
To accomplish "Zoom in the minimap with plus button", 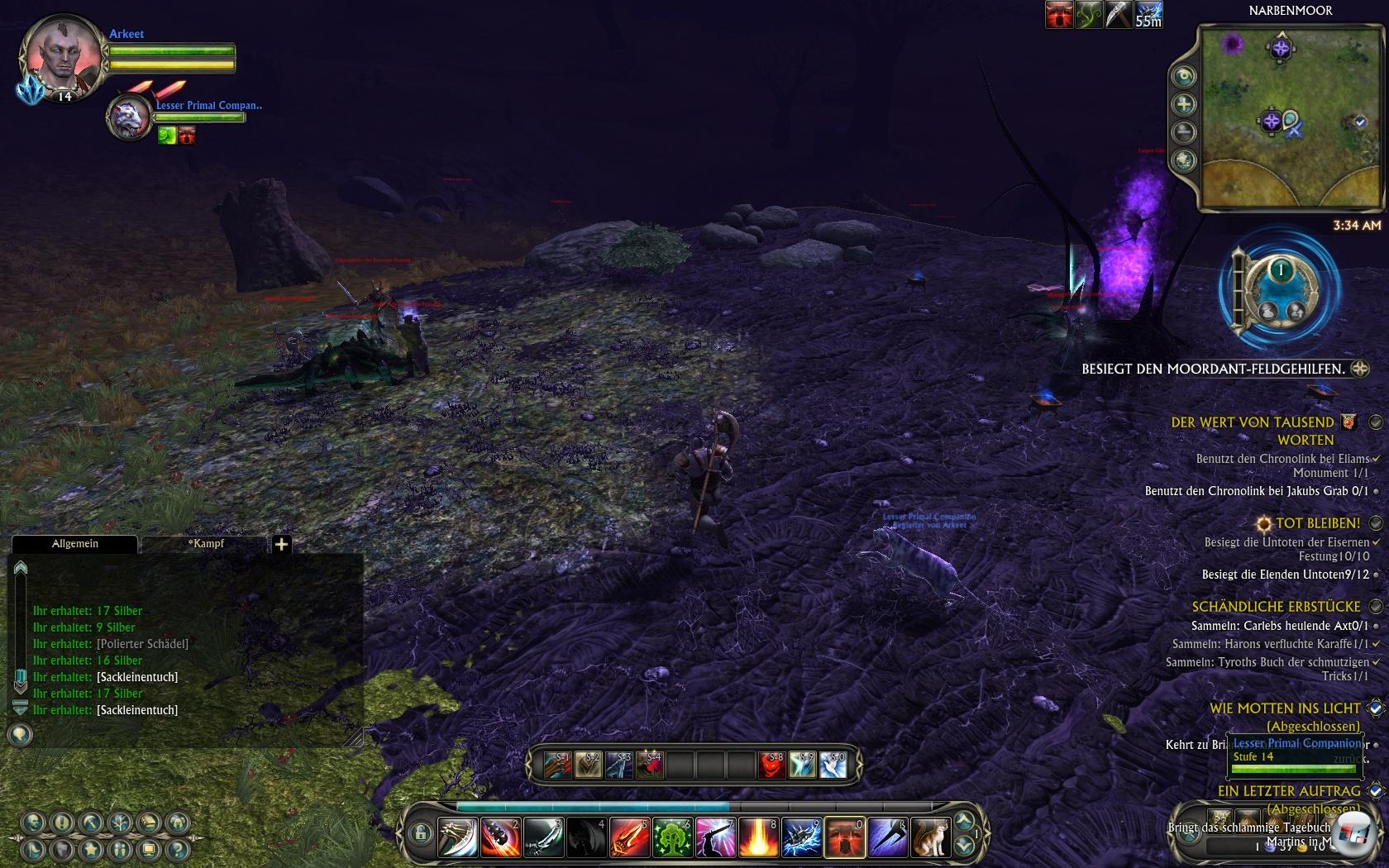I will point(1184,104).
